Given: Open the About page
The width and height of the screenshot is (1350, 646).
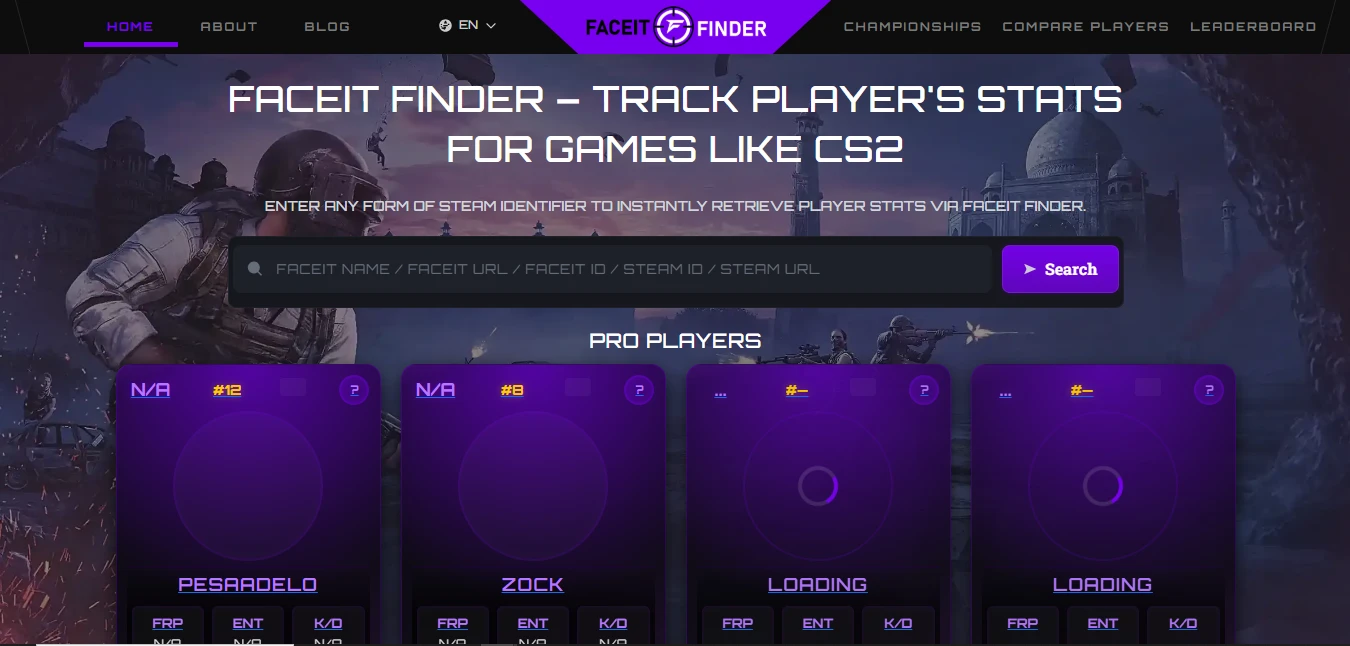Looking at the screenshot, I should click(229, 26).
